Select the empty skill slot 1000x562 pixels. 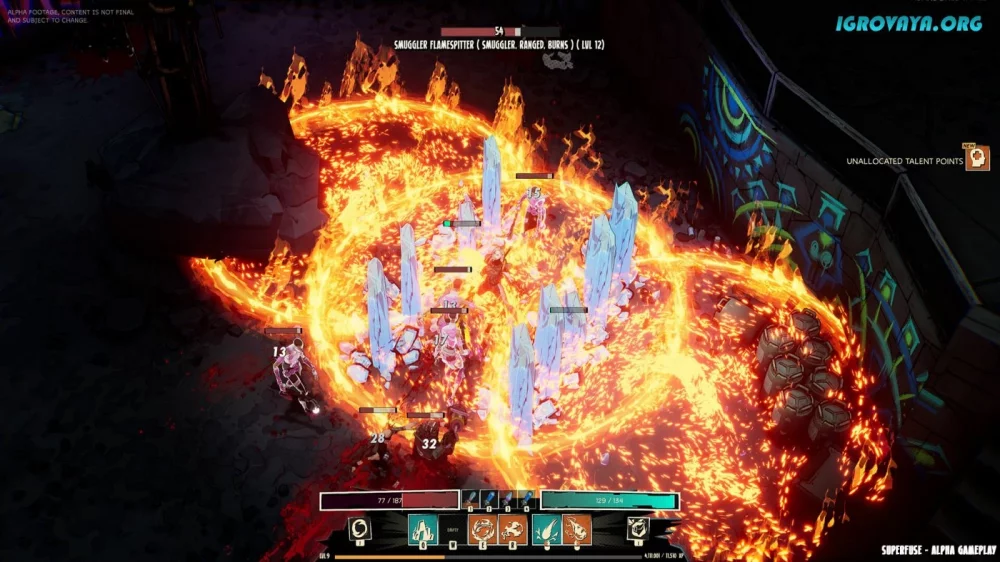[x=452, y=530]
